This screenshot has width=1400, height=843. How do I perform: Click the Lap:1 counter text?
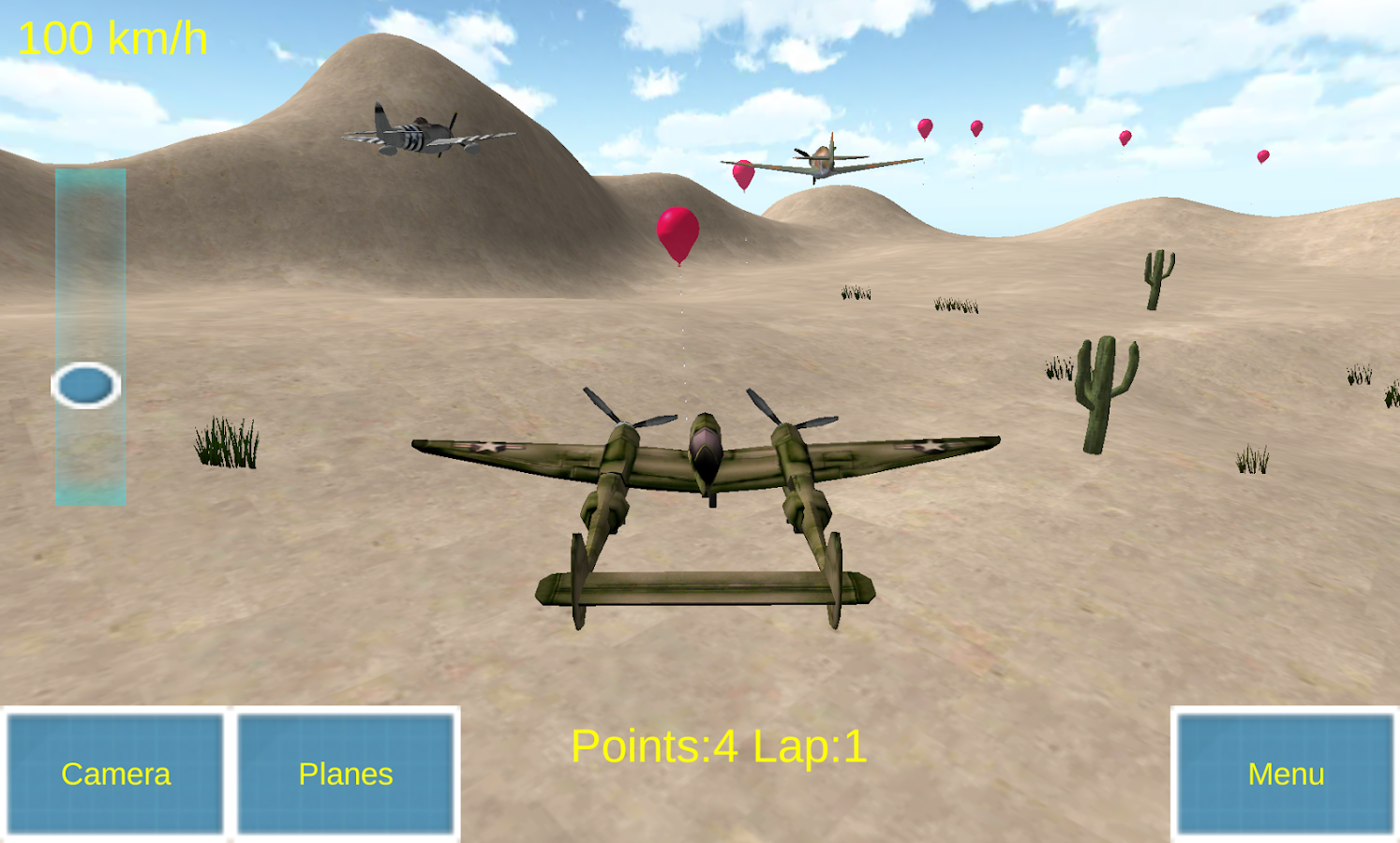coord(812,746)
